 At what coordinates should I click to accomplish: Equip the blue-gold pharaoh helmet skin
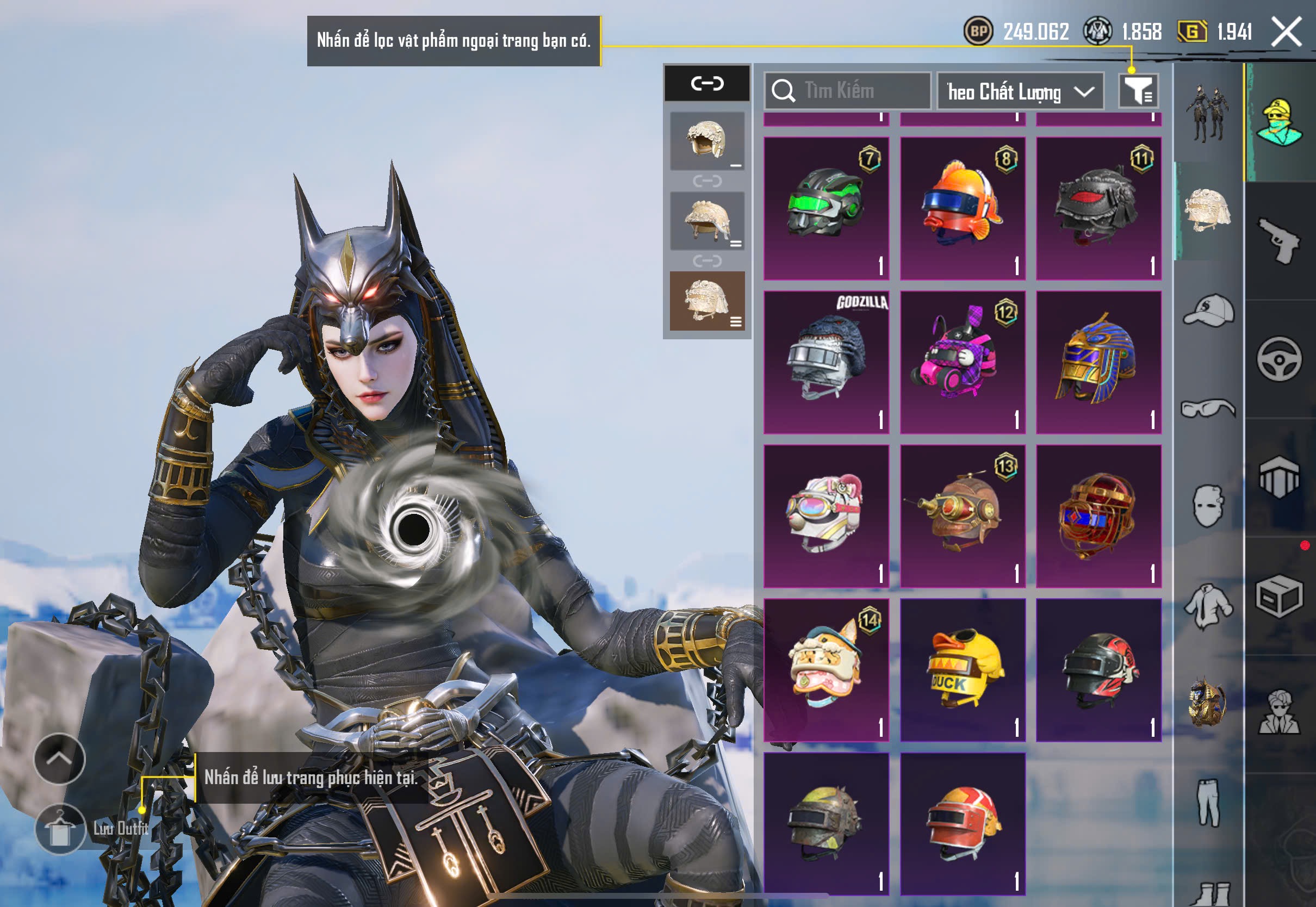coord(1098,362)
